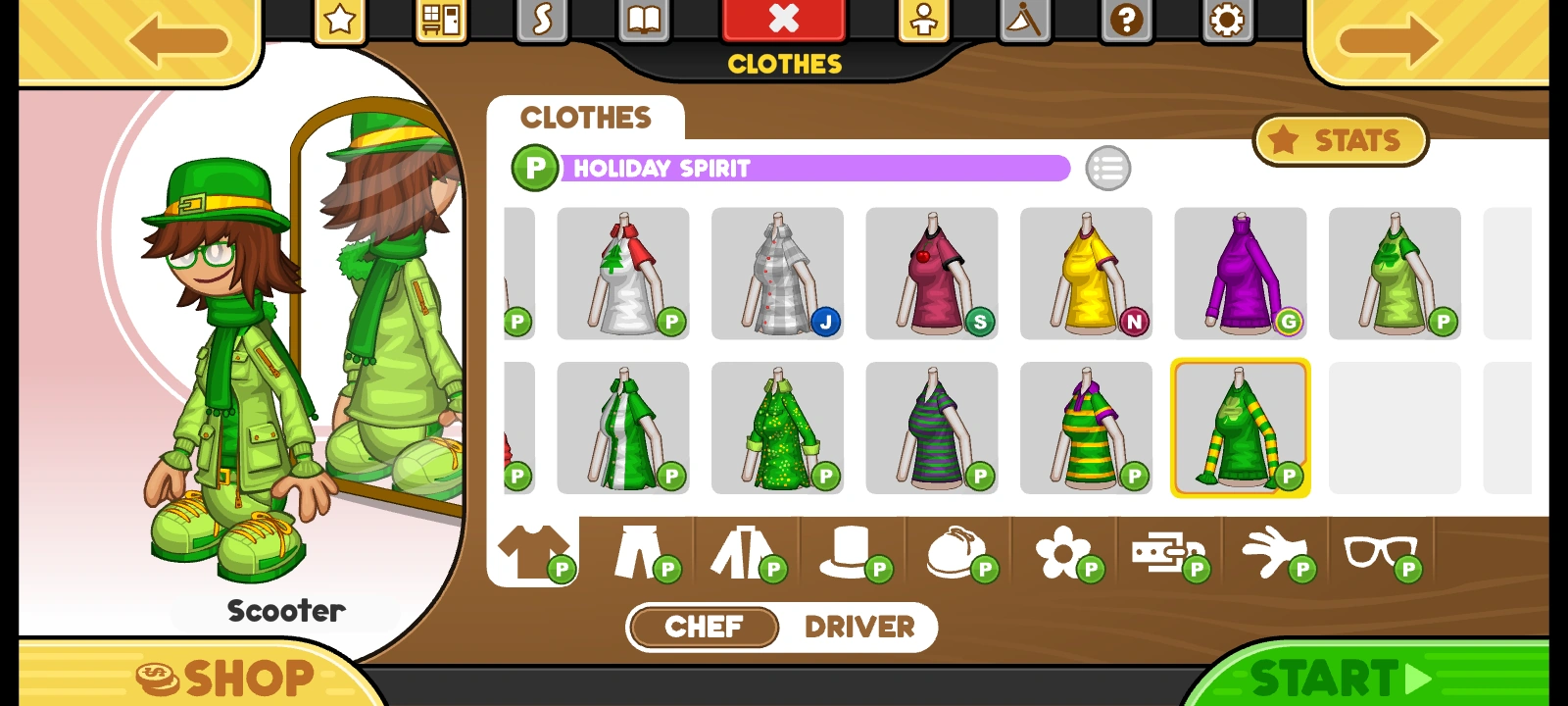Open the help question mark
Image resolution: width=1568 pixels, height=706 pixels.
(x=1125, y=18)
